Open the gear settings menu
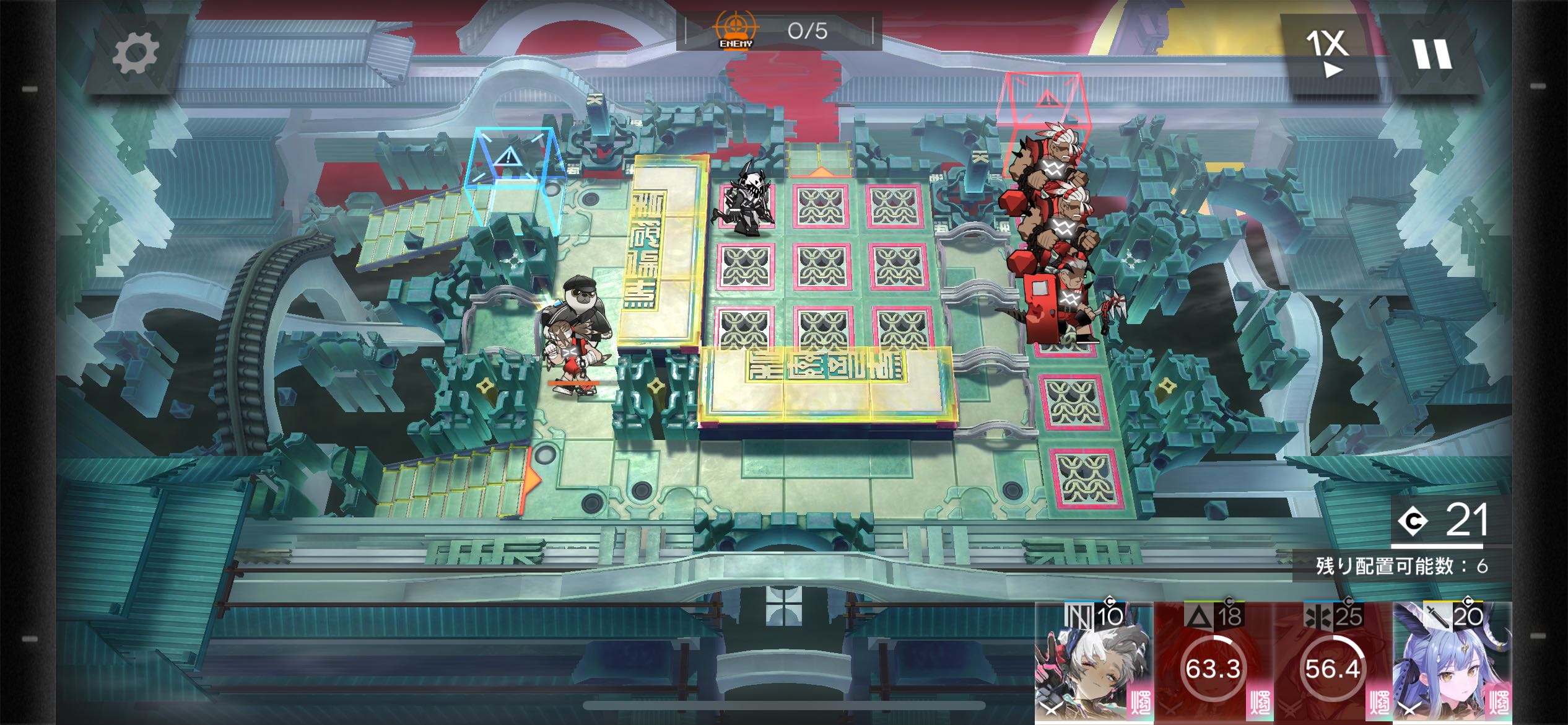Image resolution: width=1568 pixels, height=725 pixels. (135, 53)
